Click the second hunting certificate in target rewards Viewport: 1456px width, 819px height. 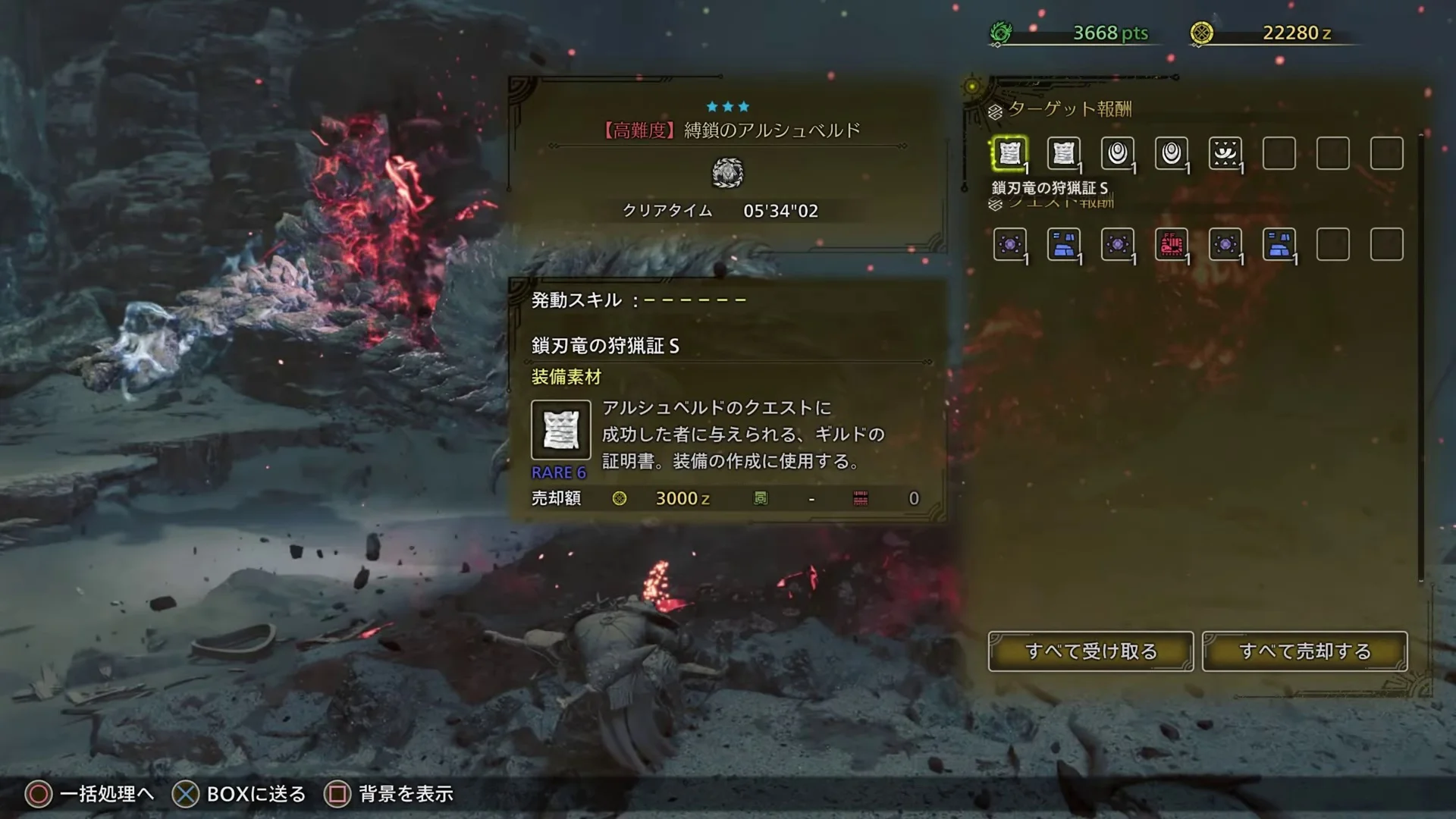[x=1063, y=154]
